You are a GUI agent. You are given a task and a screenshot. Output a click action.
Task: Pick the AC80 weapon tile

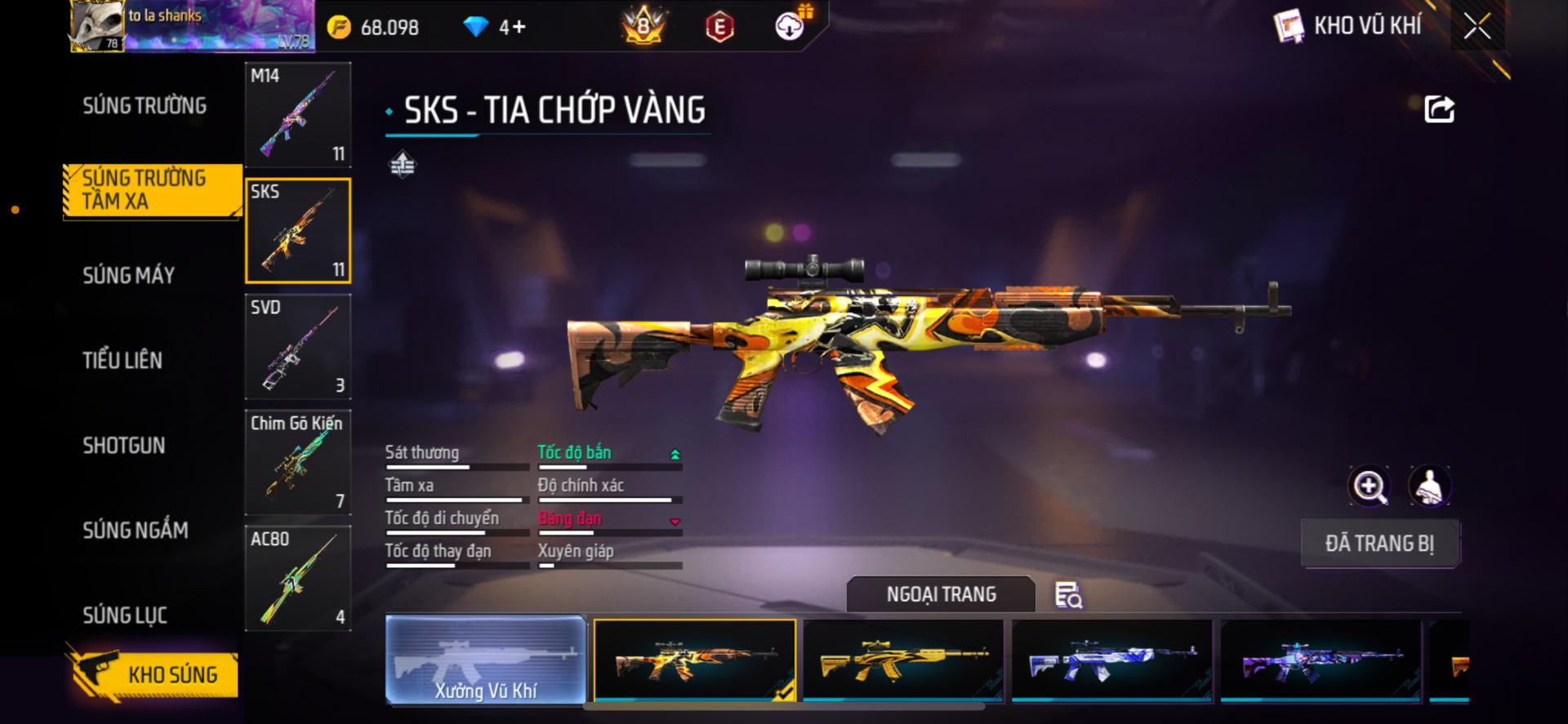pyautogui.click(x=298, y=579)
